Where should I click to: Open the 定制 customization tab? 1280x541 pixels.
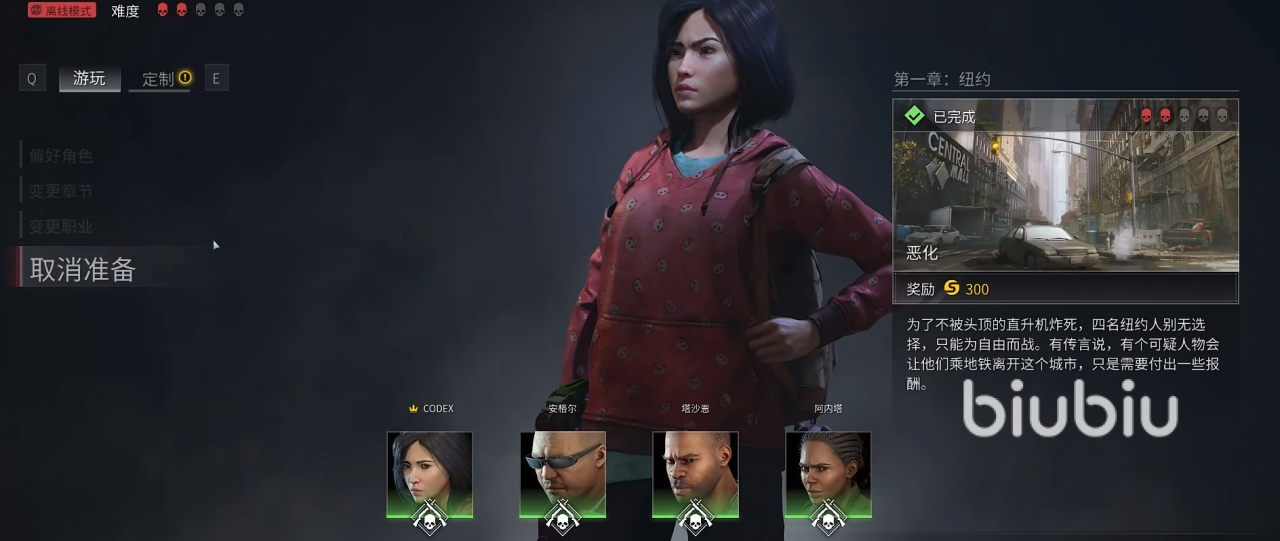point(159,79)
